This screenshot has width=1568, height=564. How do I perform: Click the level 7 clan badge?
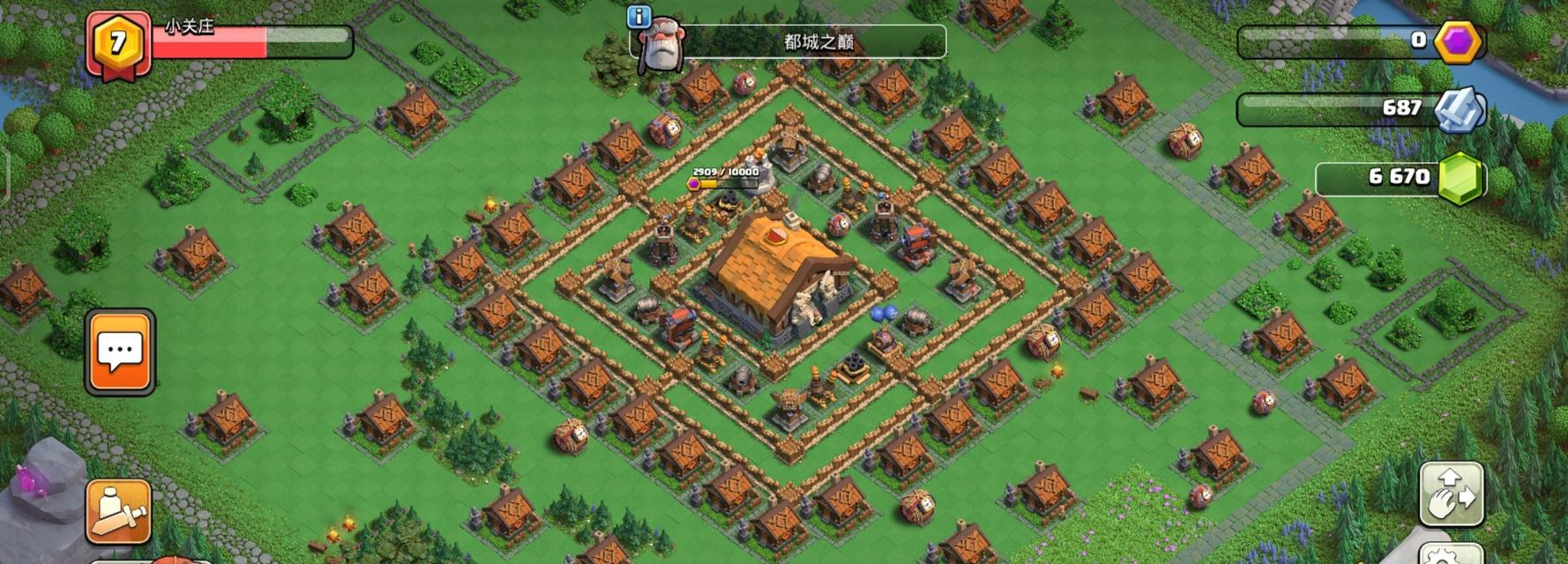click(118, 42)
